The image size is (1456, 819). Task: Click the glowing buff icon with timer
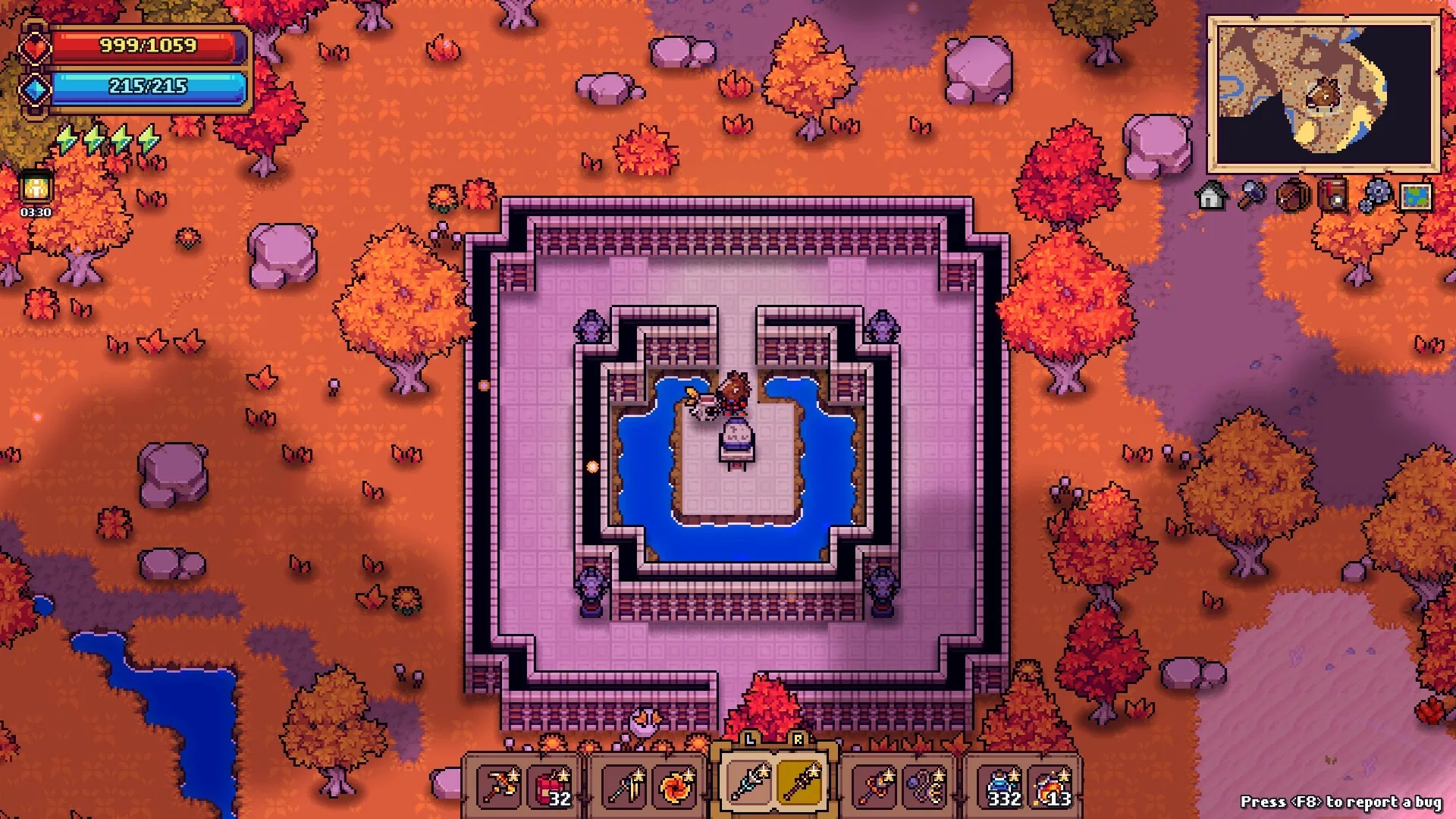pyautogui.click(x=36, y=189)
